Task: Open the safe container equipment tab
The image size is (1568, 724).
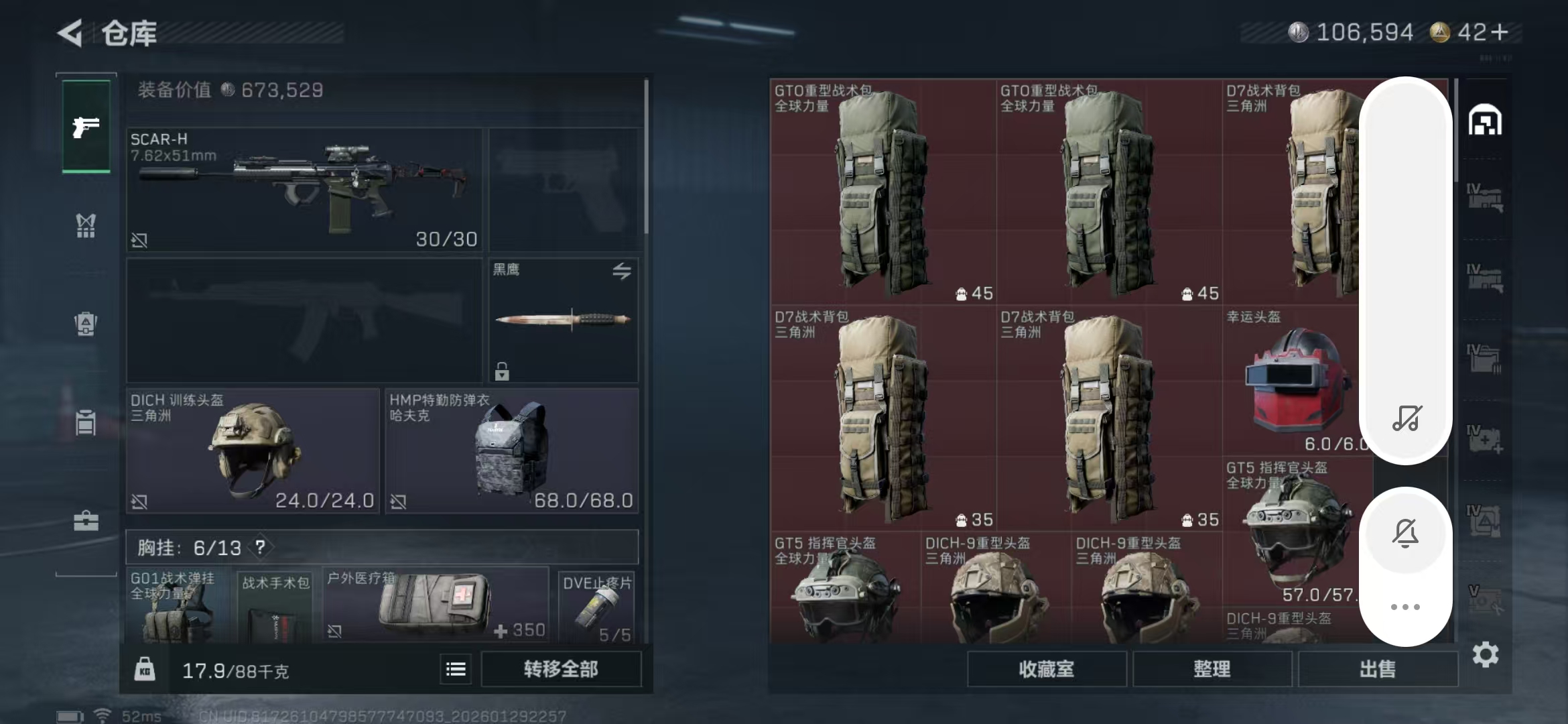Action: click(85, 326)
